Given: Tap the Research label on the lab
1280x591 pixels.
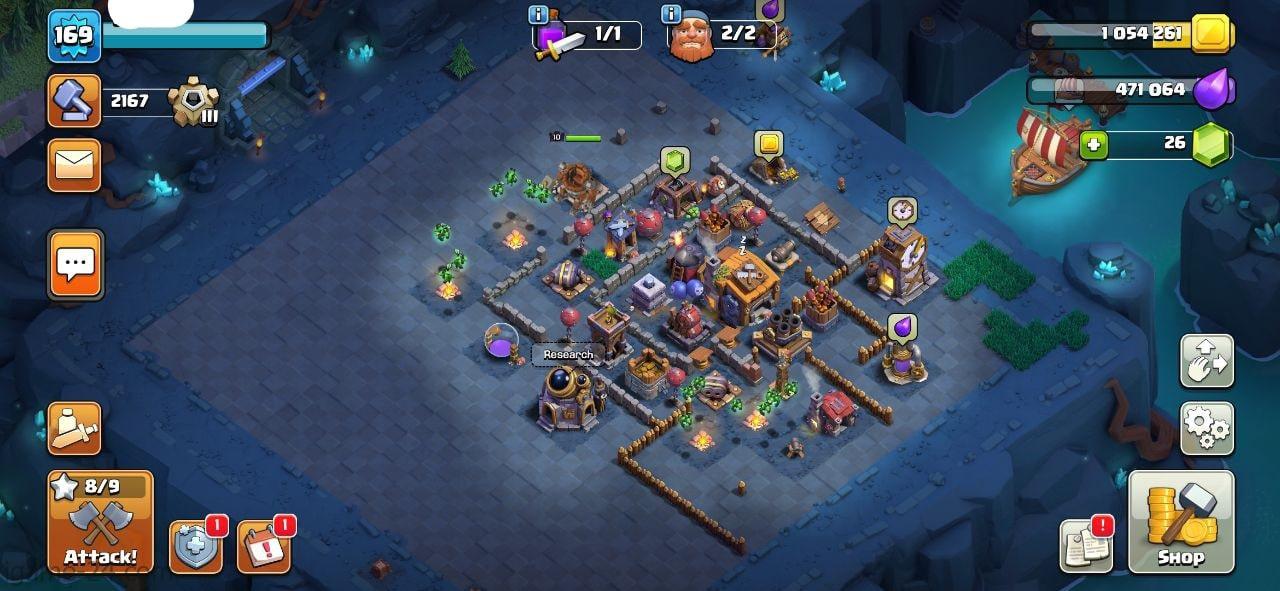Looking at the screenshot, I should 568,355.
